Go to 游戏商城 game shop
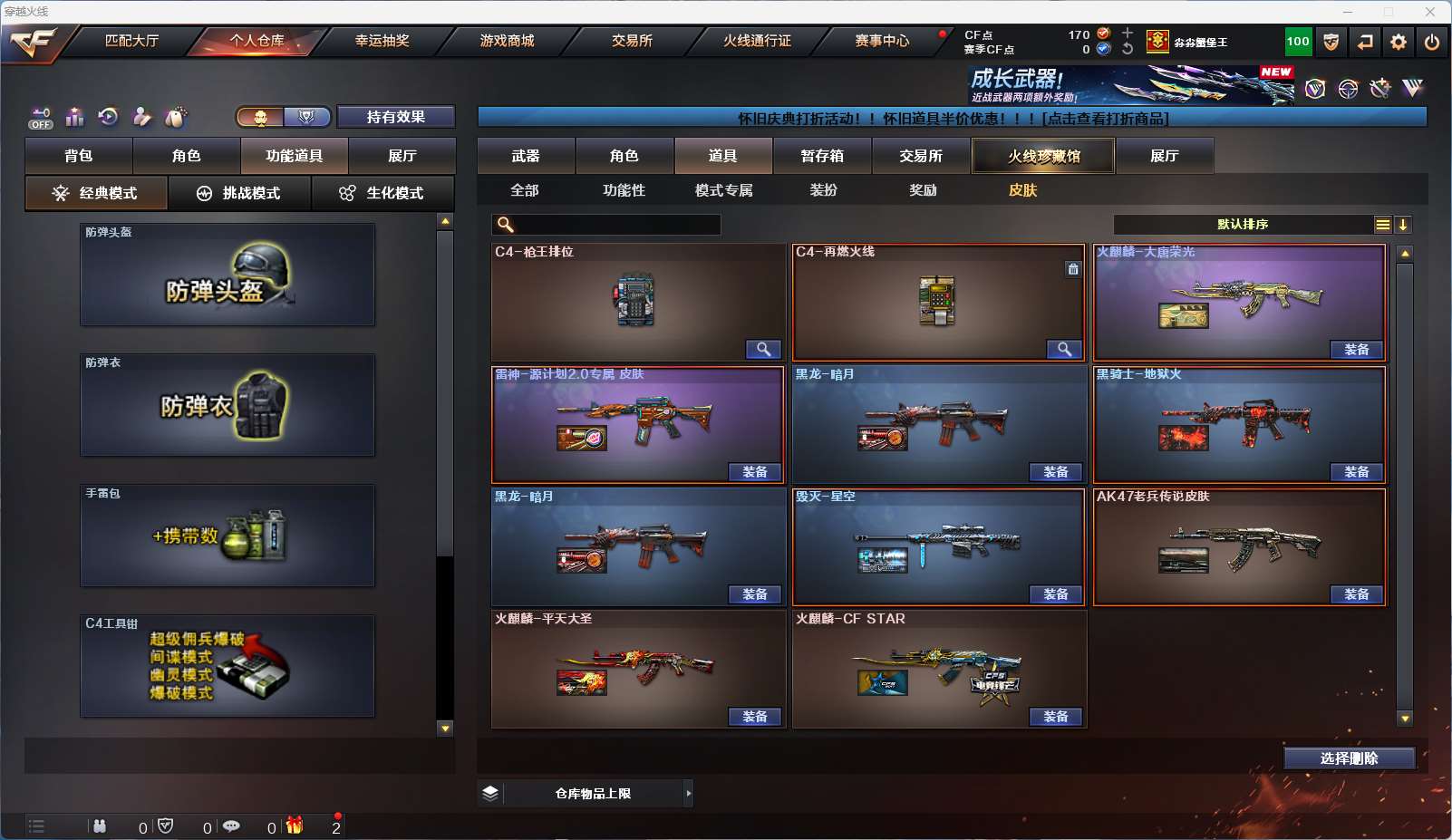The height and width of the screenshot is (840, 1452). [507, 41]
